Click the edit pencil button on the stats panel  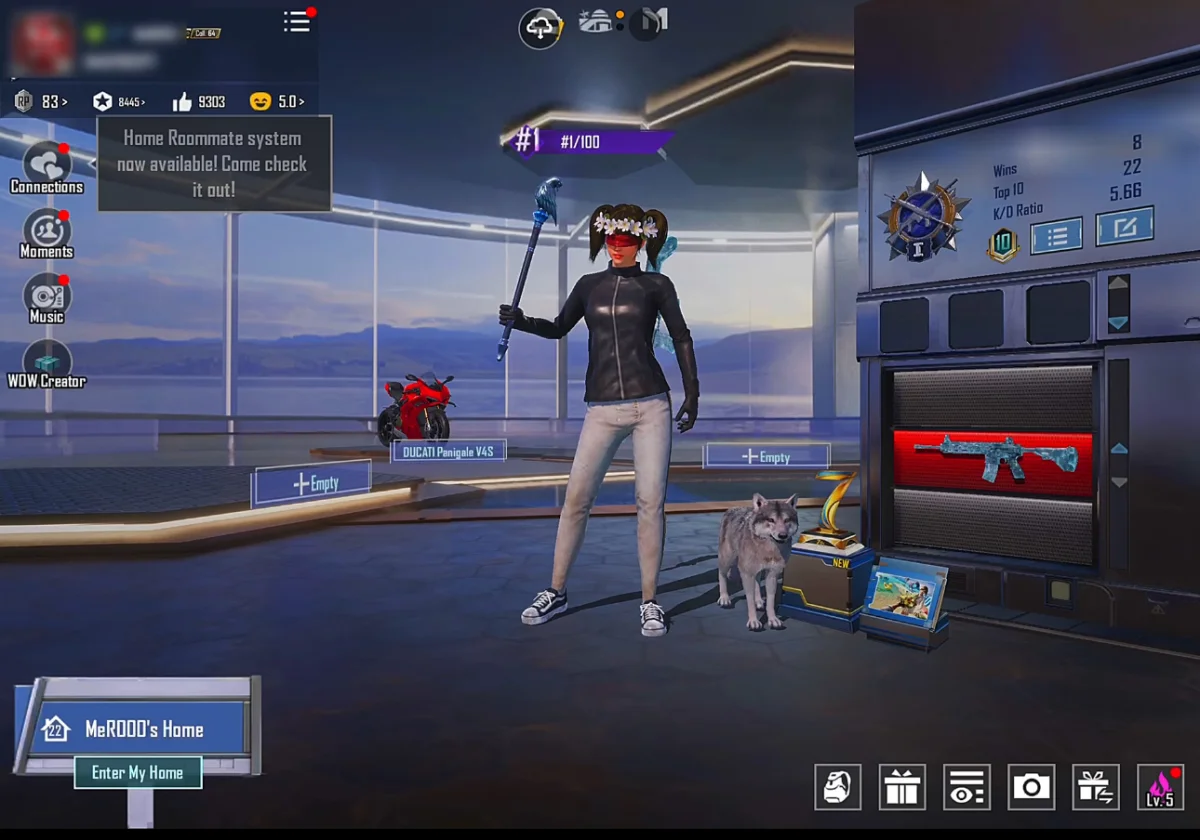click(1124, 227)
